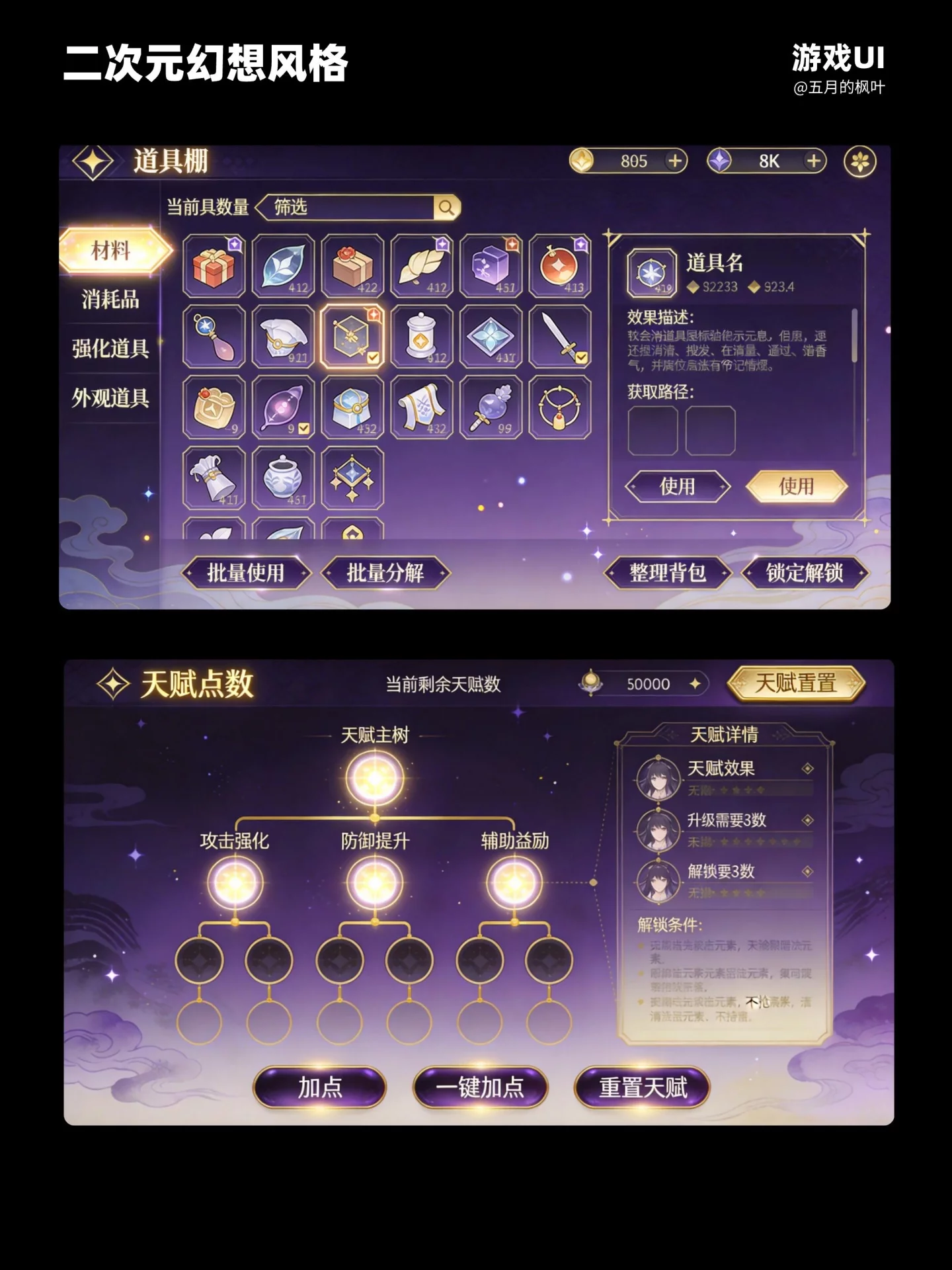Click the gold coin currency icon
The width and height of the screenshot is (952, 1270).
pyautogui.click(x=582, y=161)
